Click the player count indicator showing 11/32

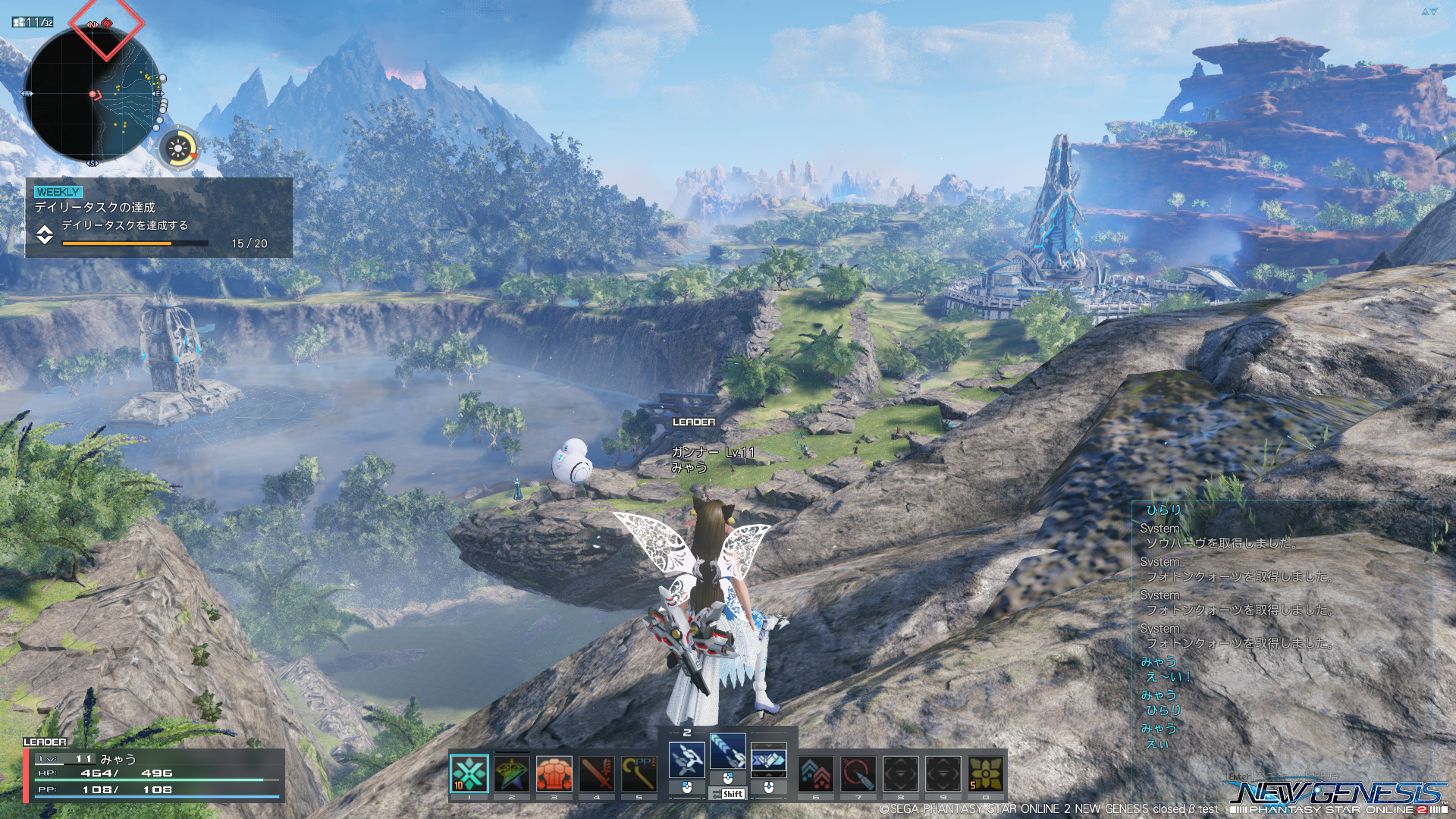33,22
